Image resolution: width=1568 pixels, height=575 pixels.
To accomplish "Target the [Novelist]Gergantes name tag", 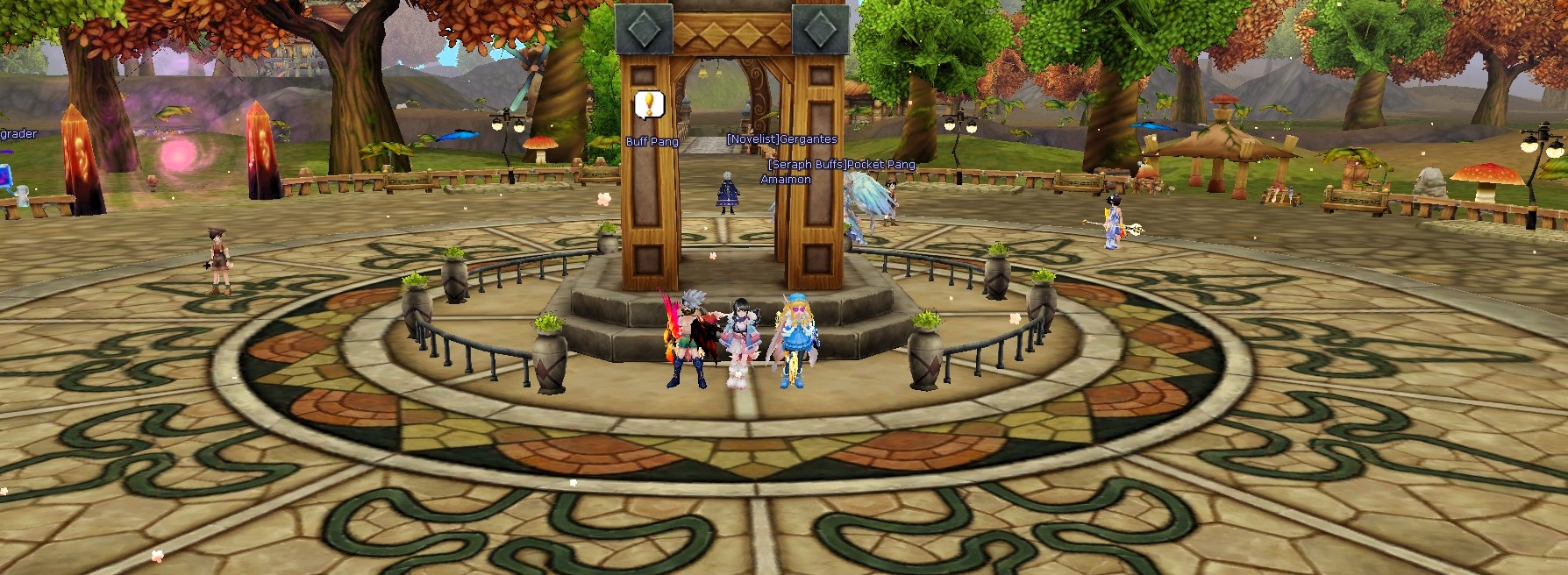I will 781,139.
